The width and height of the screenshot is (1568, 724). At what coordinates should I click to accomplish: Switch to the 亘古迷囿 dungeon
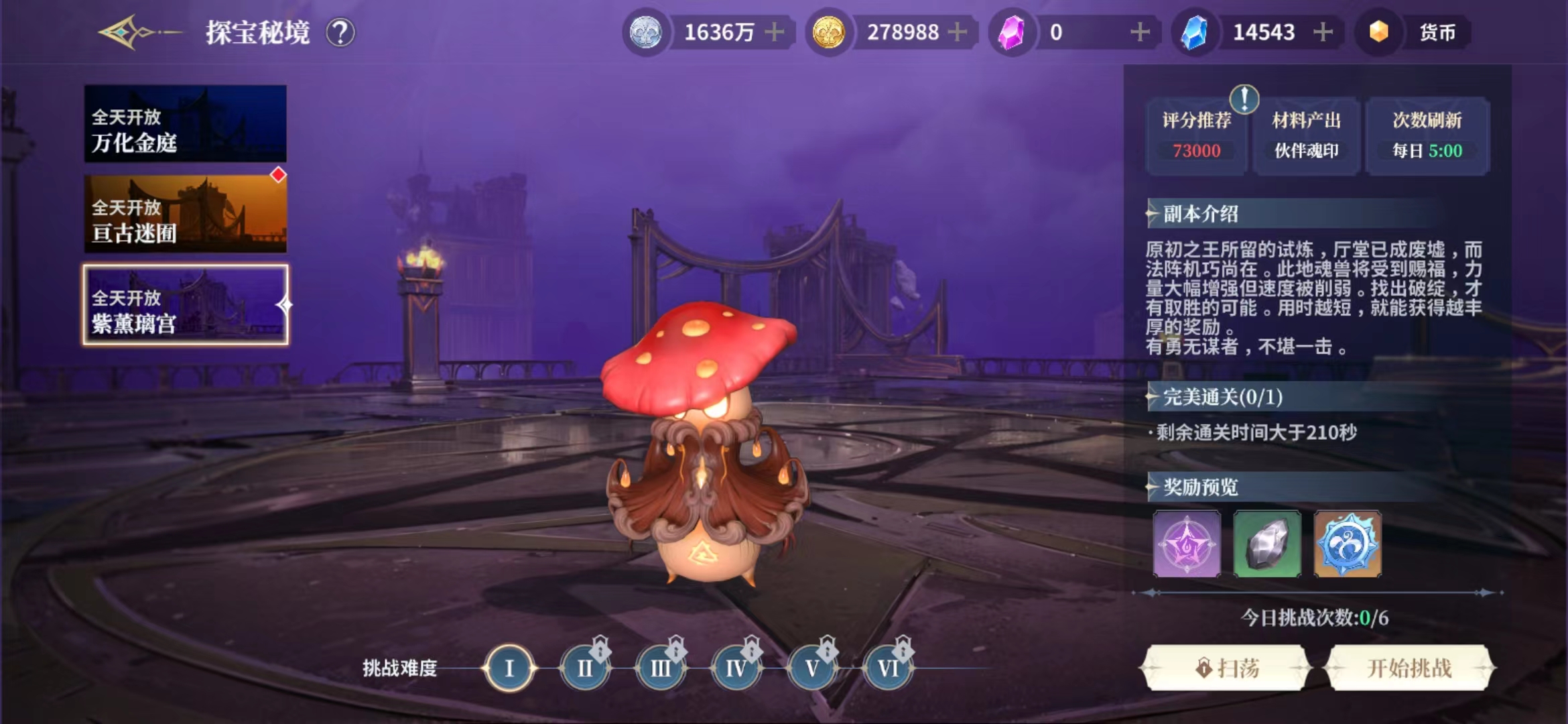tap(186, 215)
